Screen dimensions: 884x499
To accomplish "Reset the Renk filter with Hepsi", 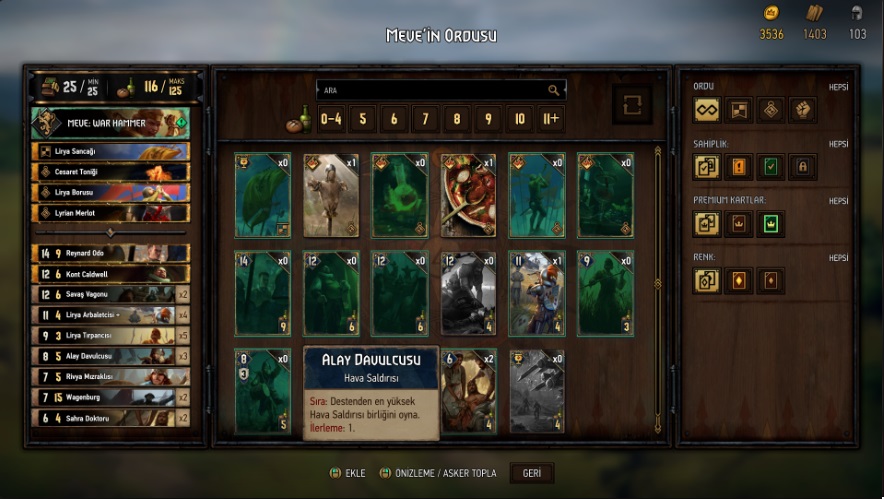I will [838, 258].
